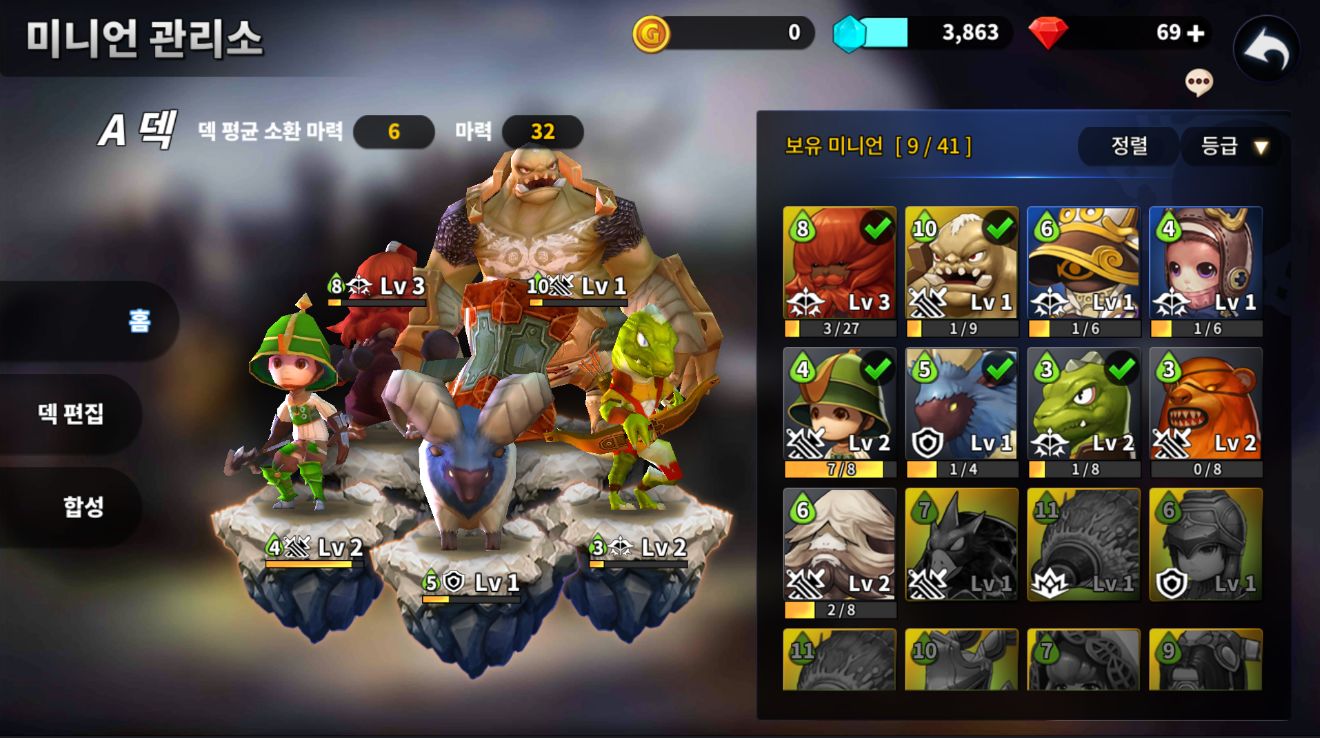Choose the blue ram shield minion card
Screen dimensions: 1320x738
coord(961,403)
